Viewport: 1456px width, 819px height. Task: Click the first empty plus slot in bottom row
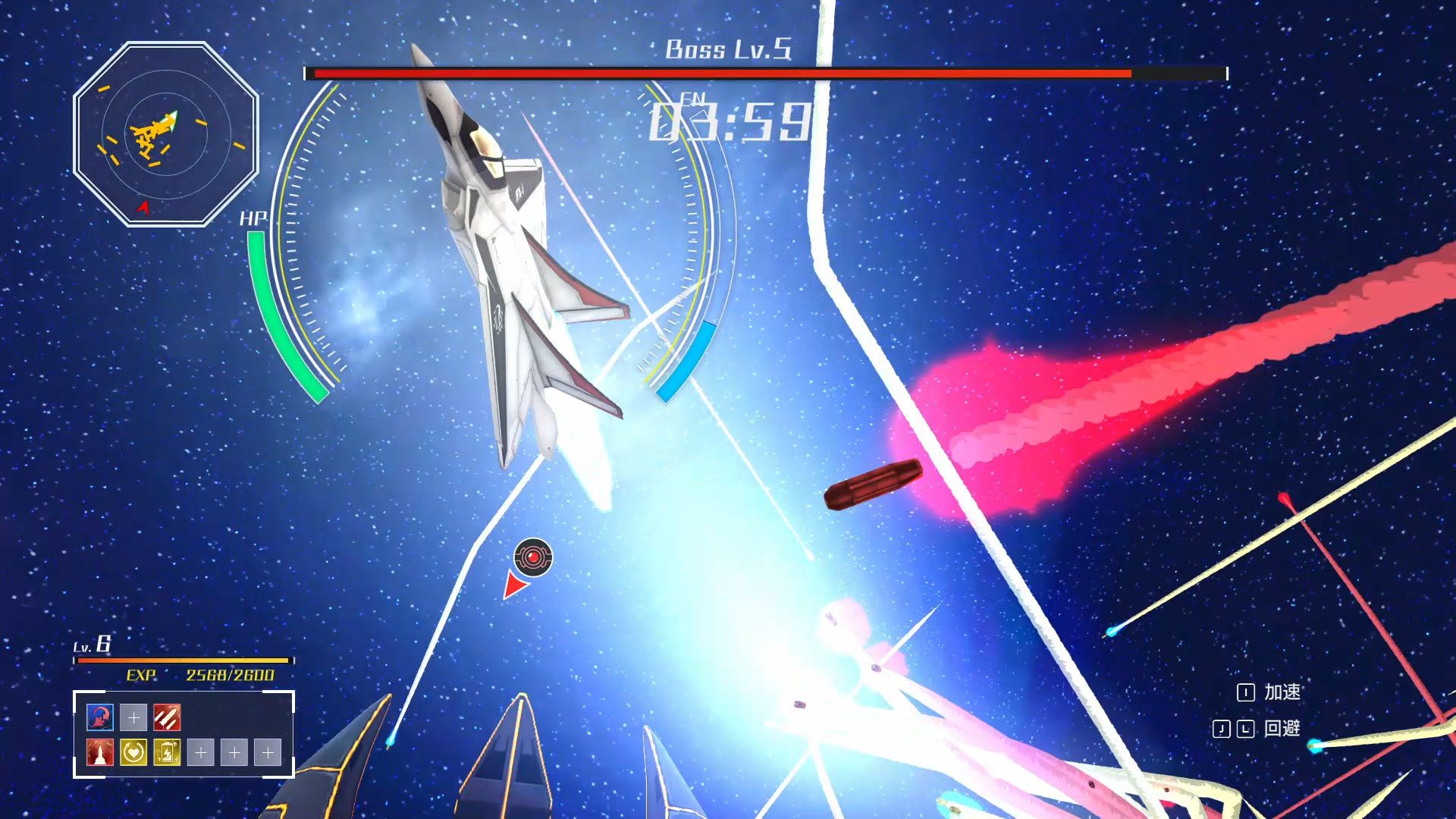201,754
